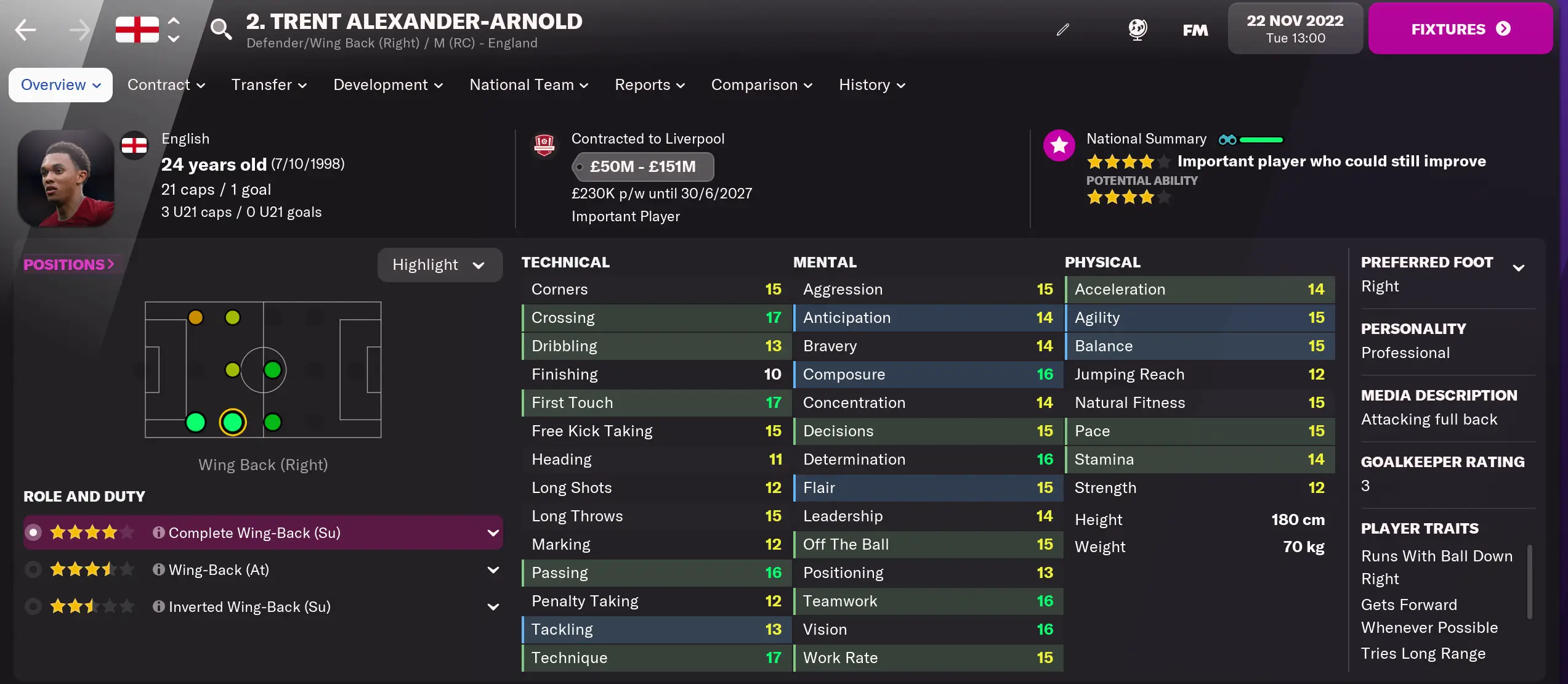Click the £50M - £151M transfer value
This screenshot has height=684, width=1568.
tap(643, 166)
